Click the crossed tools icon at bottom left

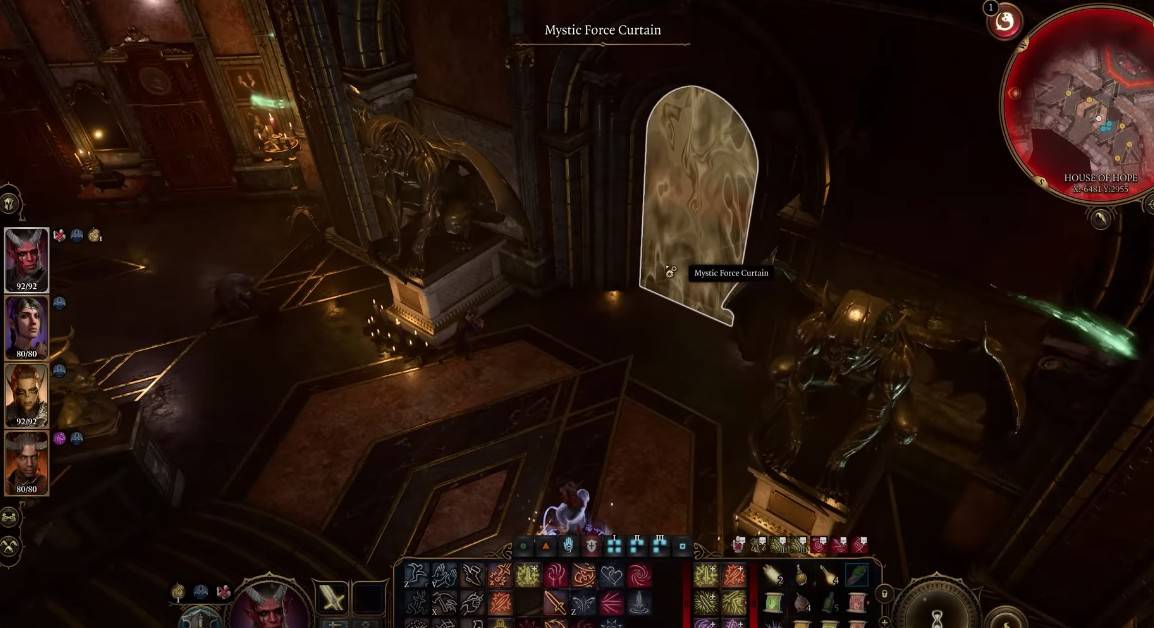(x=11, y=546)
